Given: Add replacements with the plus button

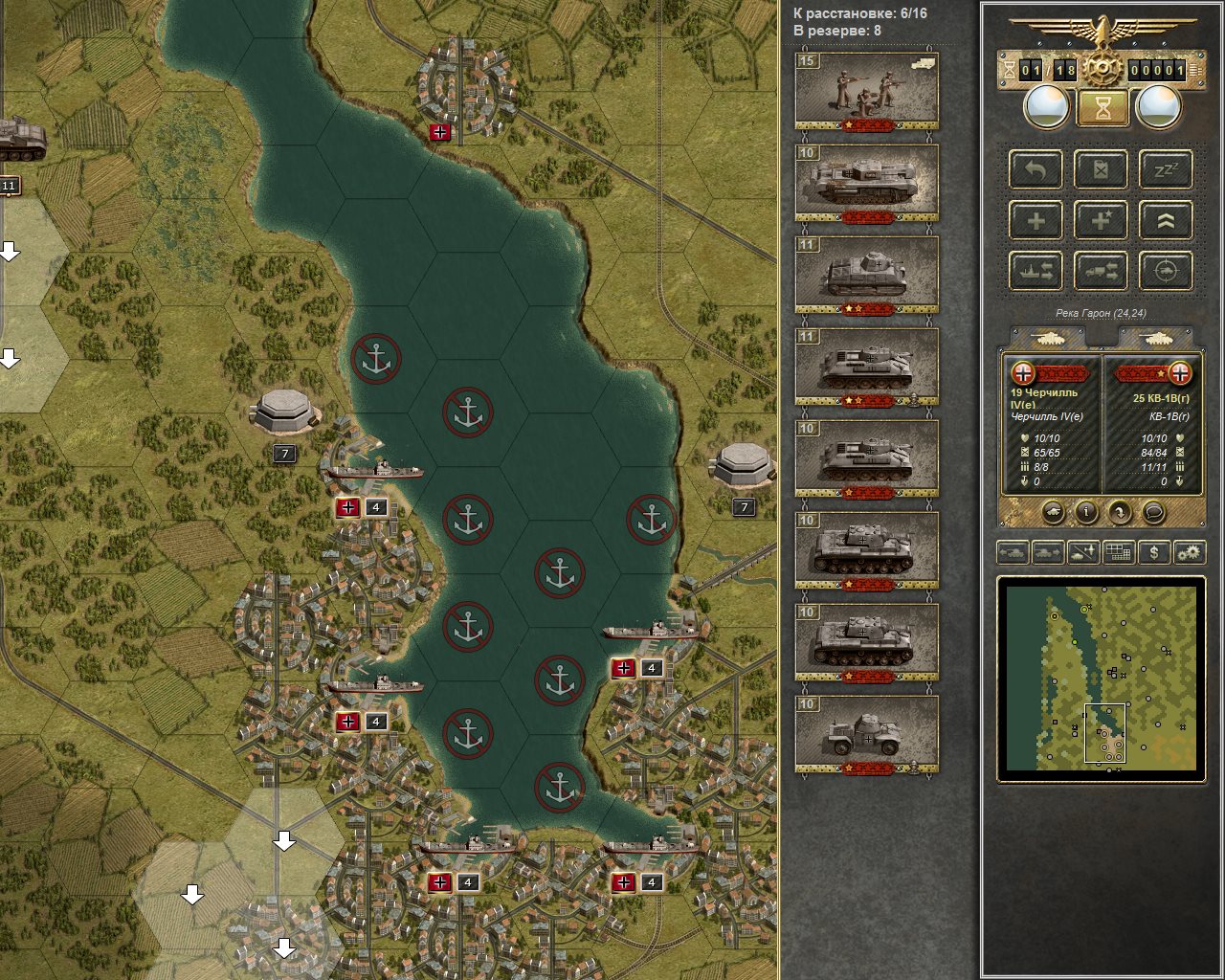Looking at the screenshot, I should coord(1036,221).
